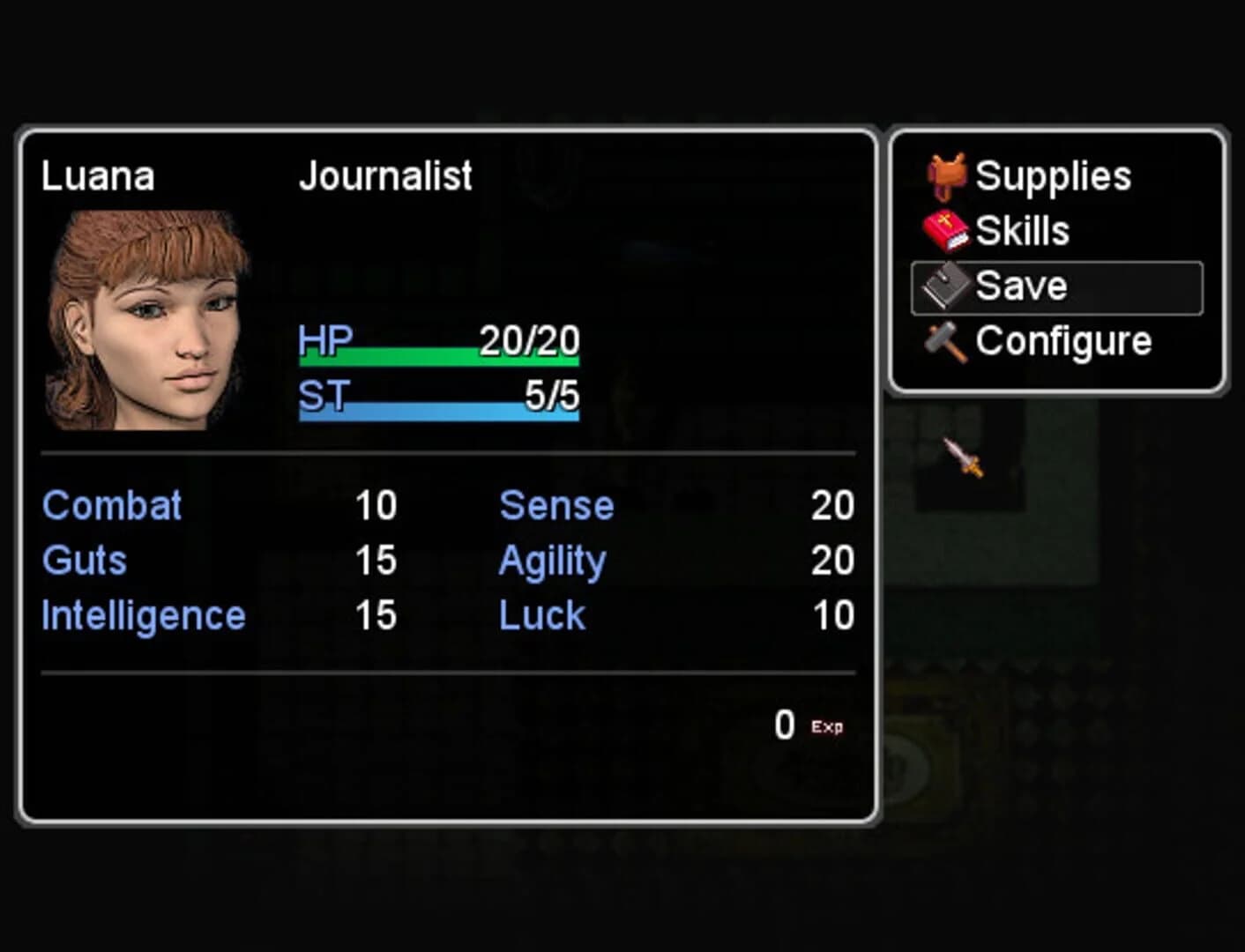1245x952 pixels.
Task: Click the Combat stat label
Action: click(x=112, y=505)
